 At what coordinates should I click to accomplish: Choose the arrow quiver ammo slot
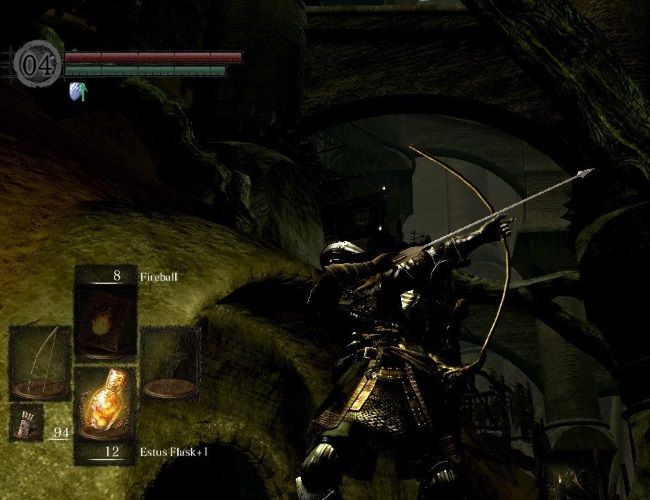[24, 423]
